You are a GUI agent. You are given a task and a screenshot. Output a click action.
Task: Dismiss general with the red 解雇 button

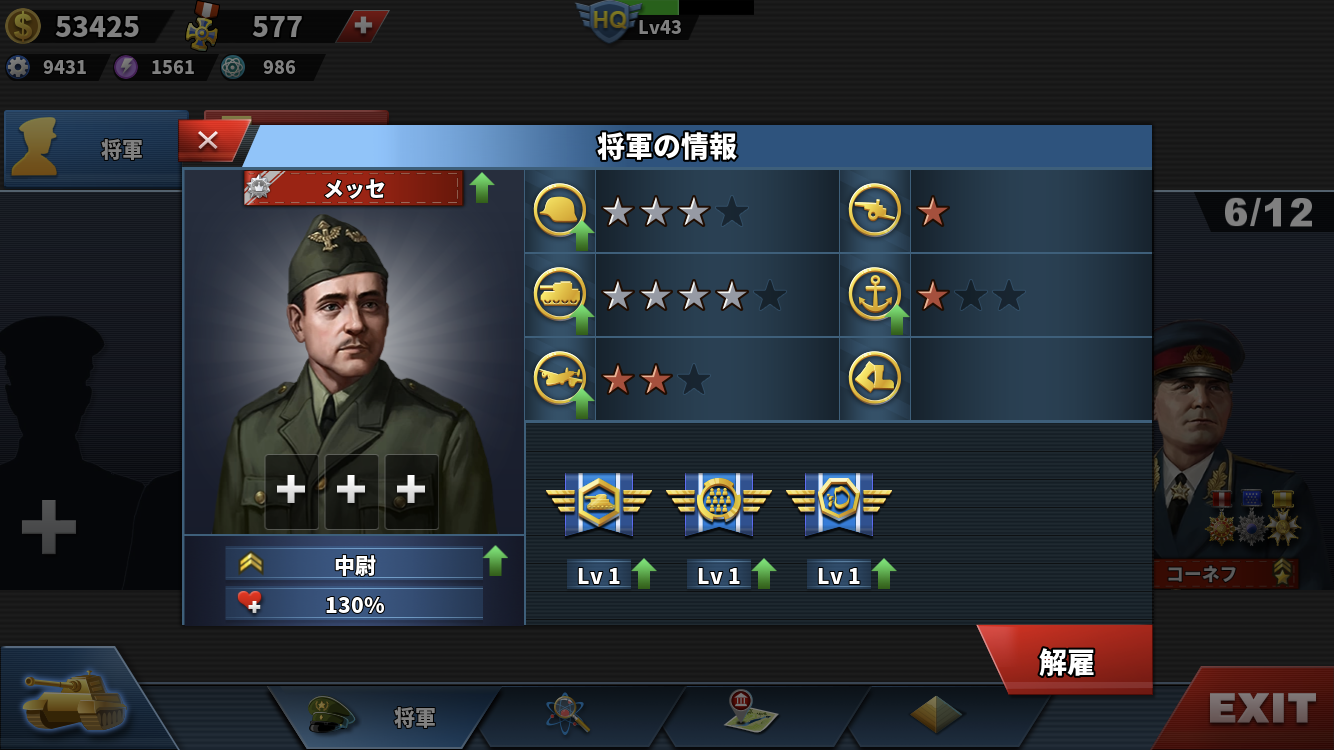[1066, 661]
